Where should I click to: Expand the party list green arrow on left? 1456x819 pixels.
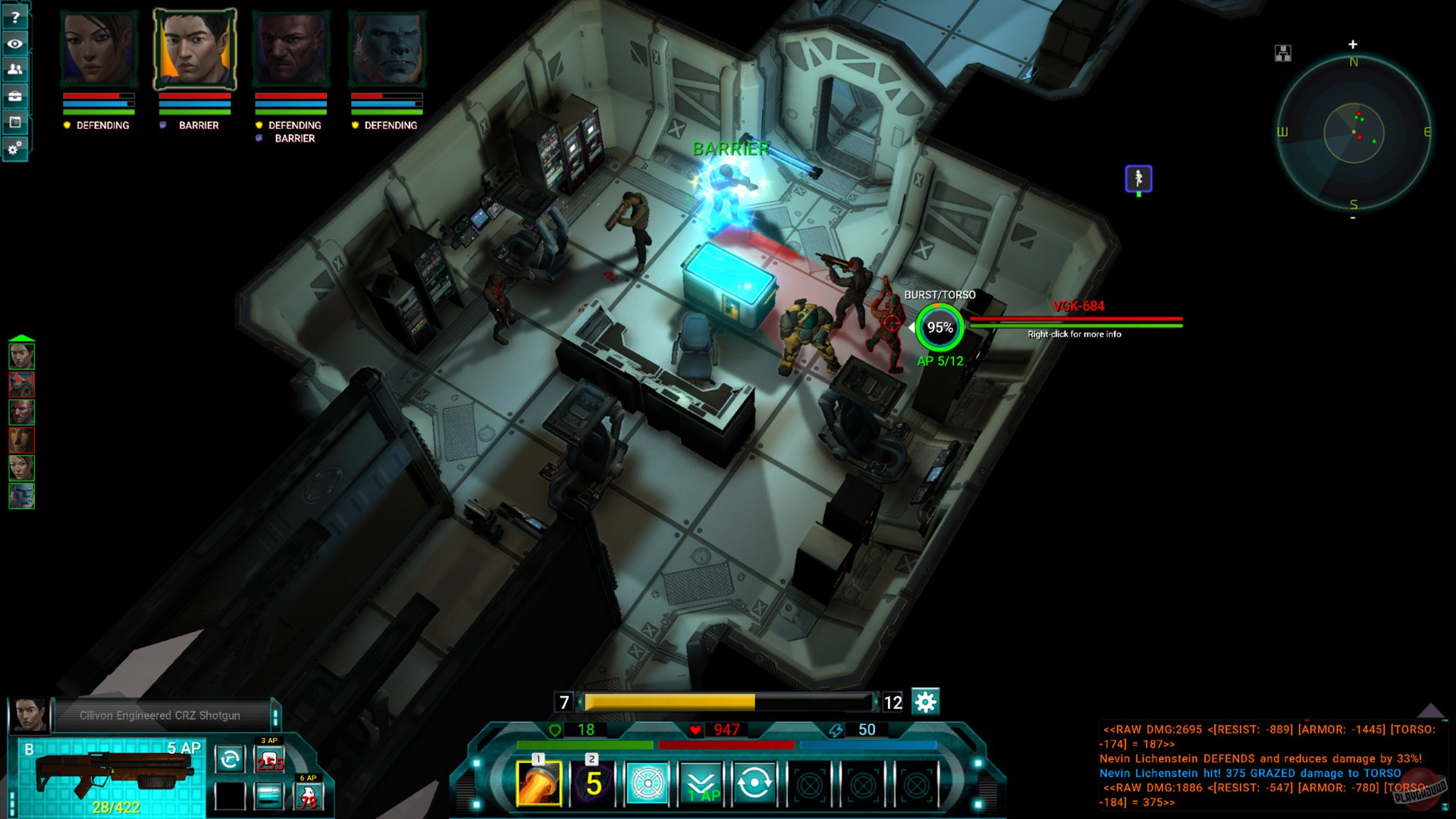click(x=20, y=337)
